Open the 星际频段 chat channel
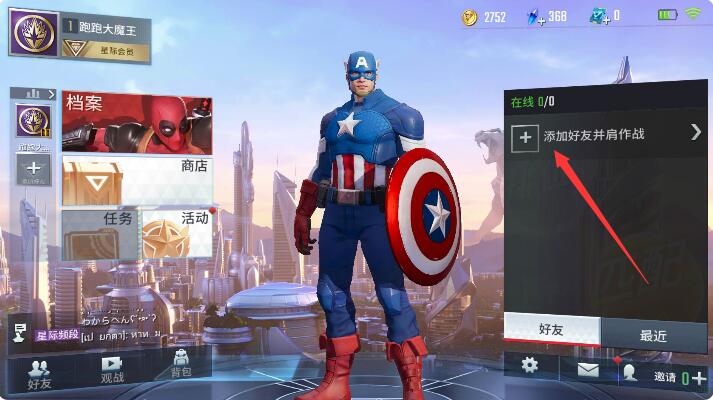Screen dimensions: 713x400 tap(56, 335)
